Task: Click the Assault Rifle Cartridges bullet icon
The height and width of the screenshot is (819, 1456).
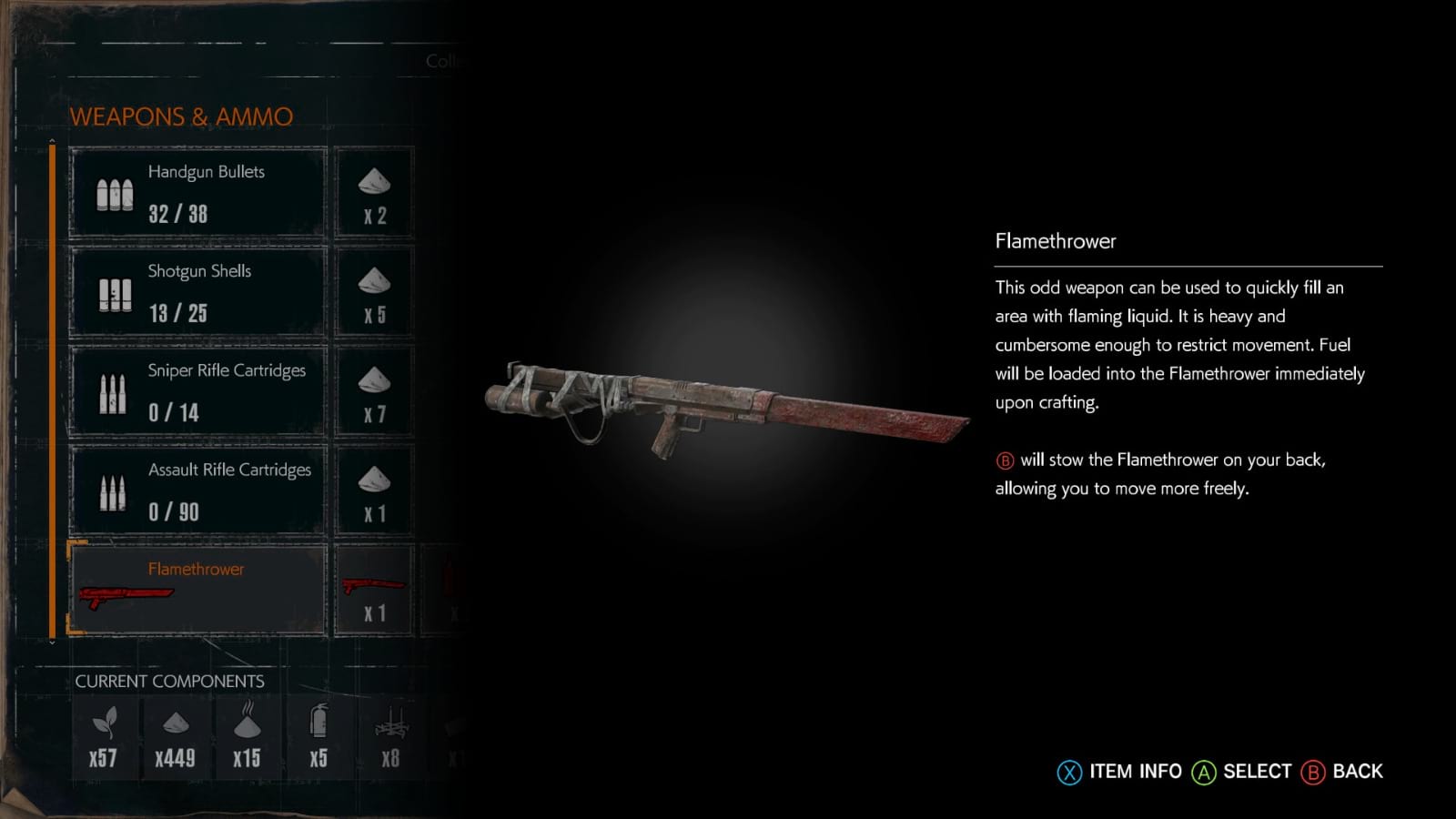Action: (113, 491)
